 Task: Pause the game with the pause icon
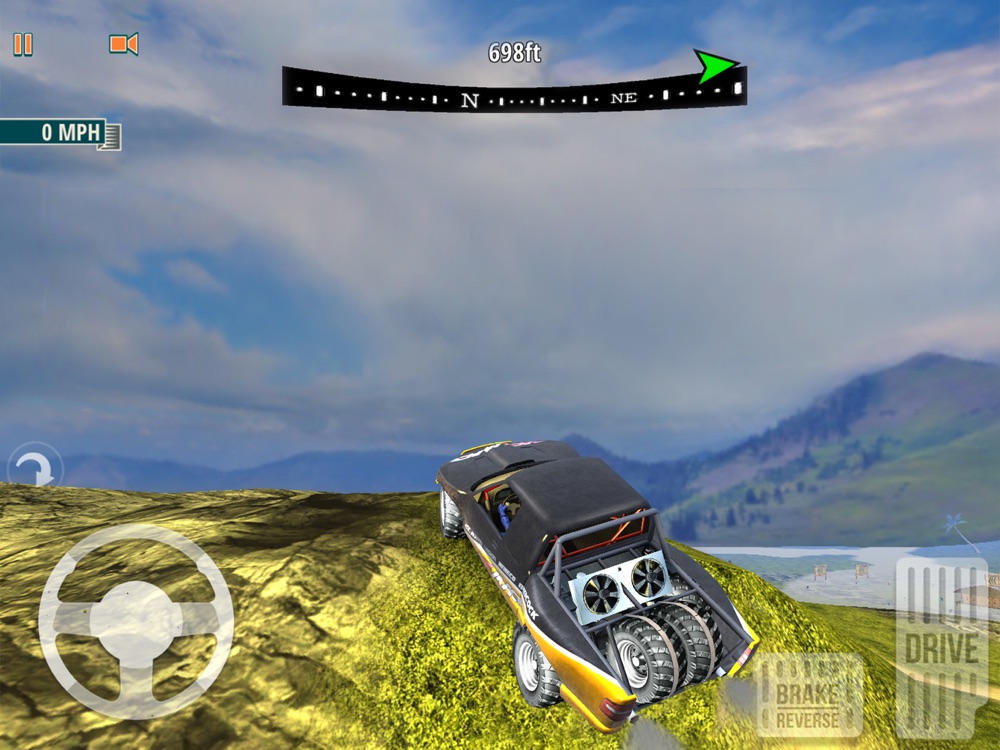pyautogui.click(x=23, y=44)
